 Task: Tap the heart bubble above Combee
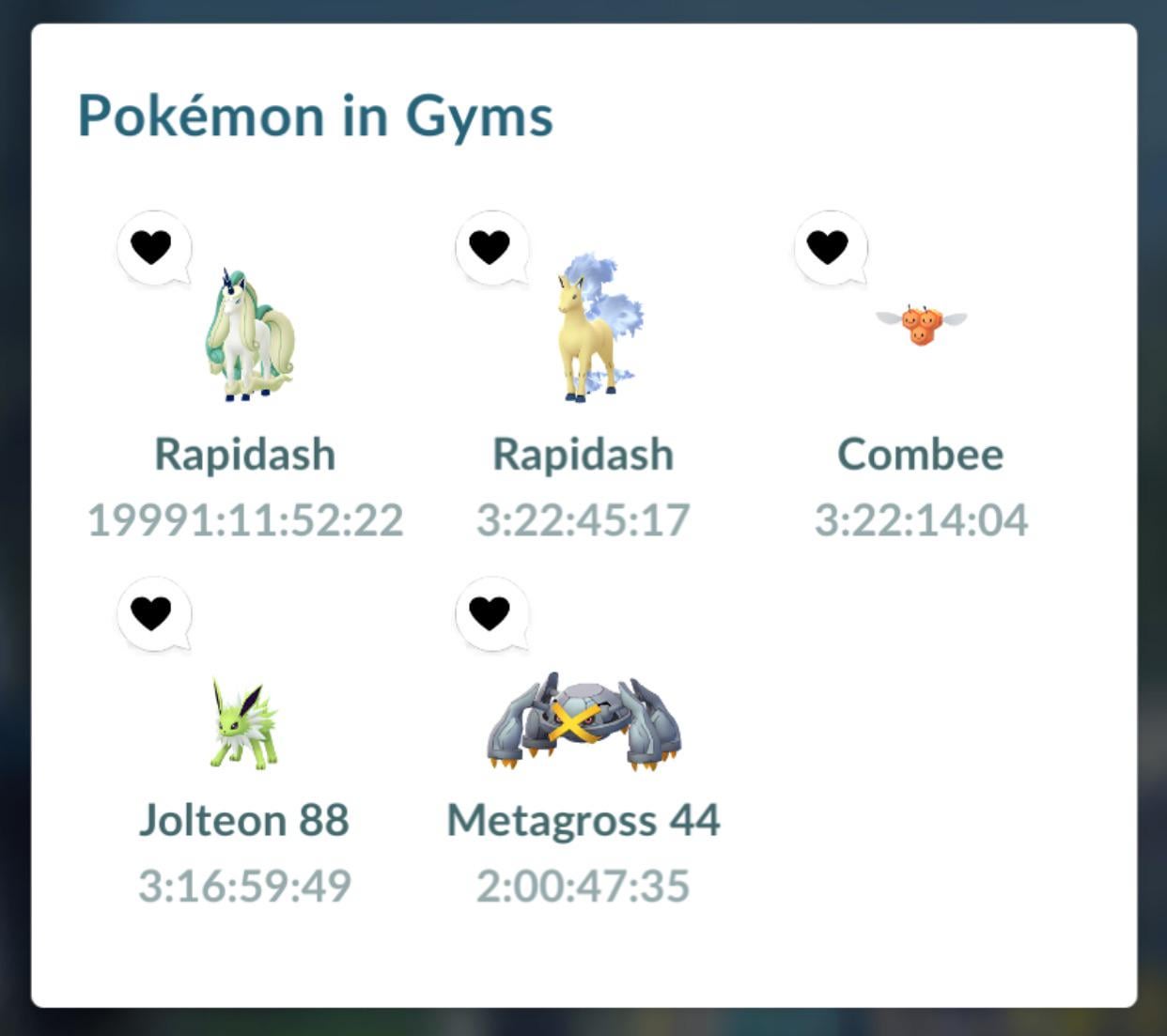pyautogui.click(x=828, y=247)
